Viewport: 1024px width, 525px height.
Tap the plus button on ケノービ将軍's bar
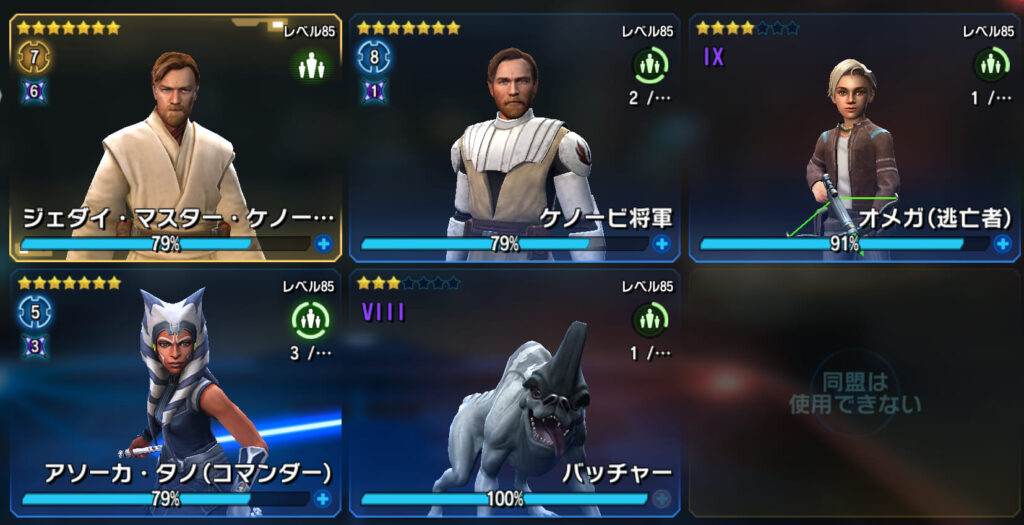pos(661,243)
